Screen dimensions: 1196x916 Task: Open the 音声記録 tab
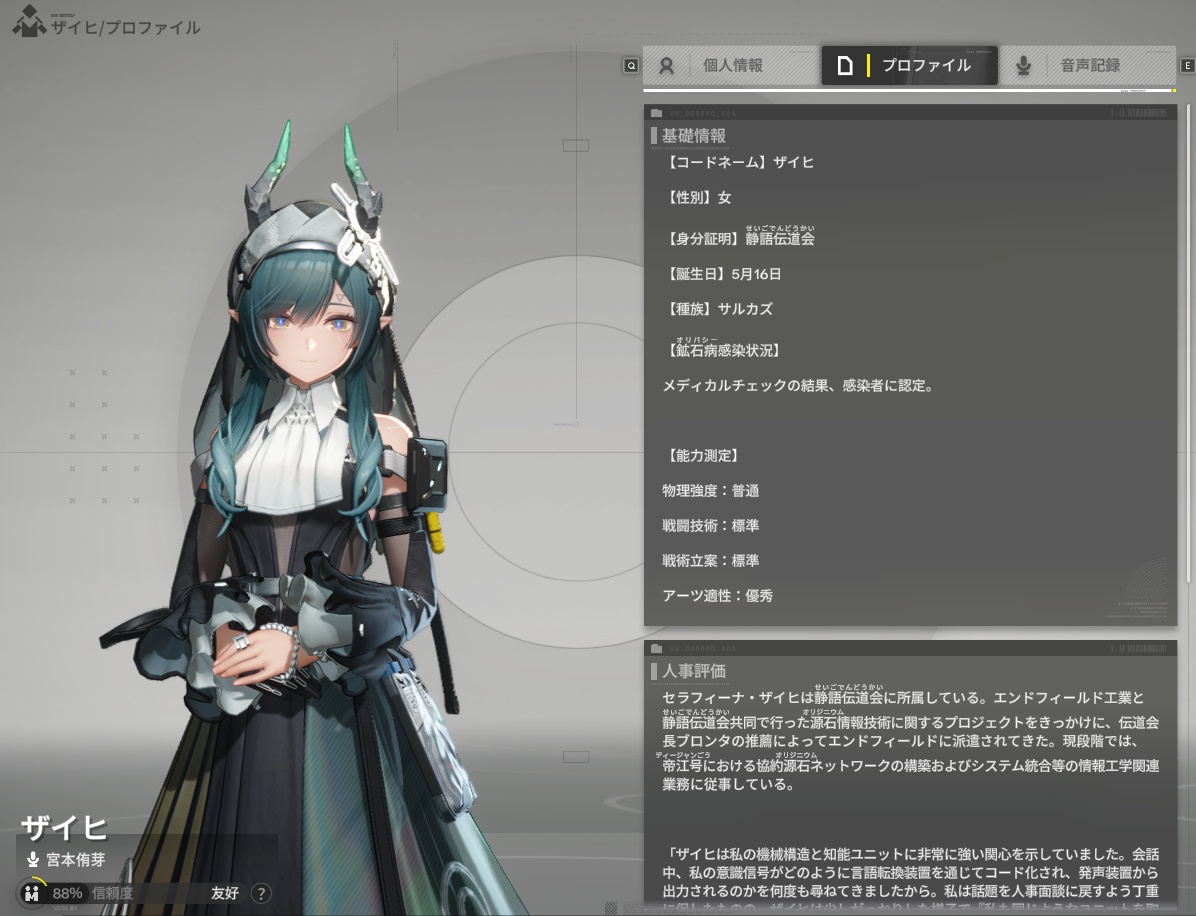click(1088, 66)
